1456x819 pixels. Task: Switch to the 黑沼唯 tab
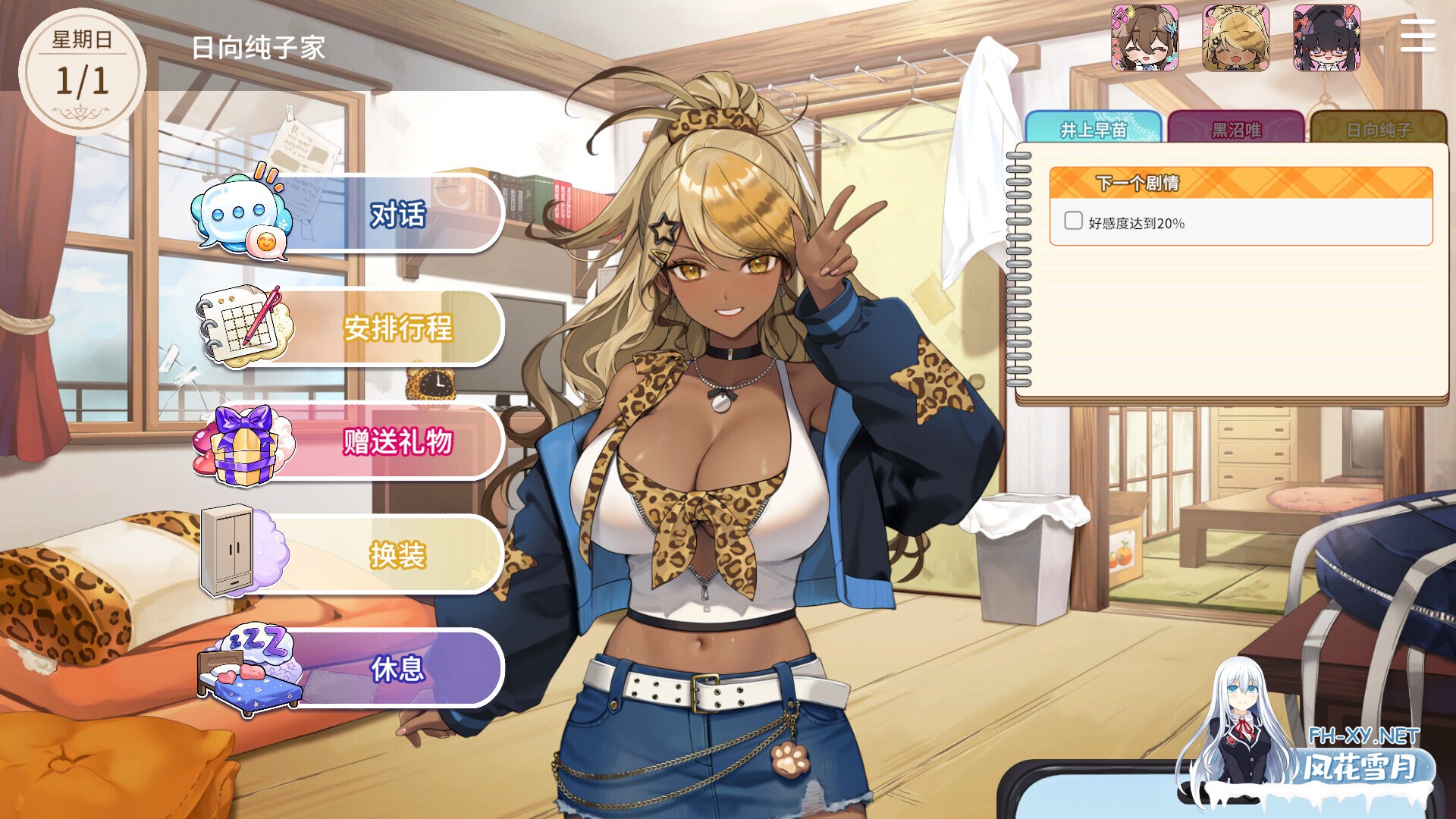(1237, 130)
